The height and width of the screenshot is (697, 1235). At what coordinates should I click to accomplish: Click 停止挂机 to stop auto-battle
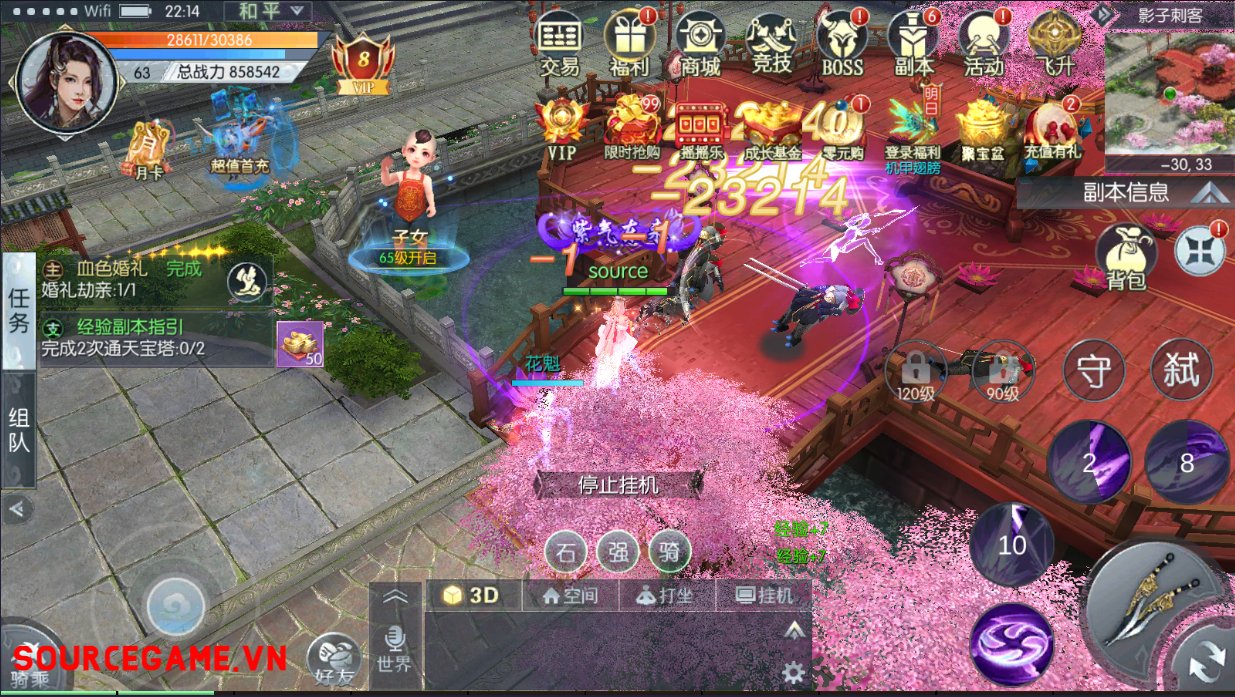620,485
